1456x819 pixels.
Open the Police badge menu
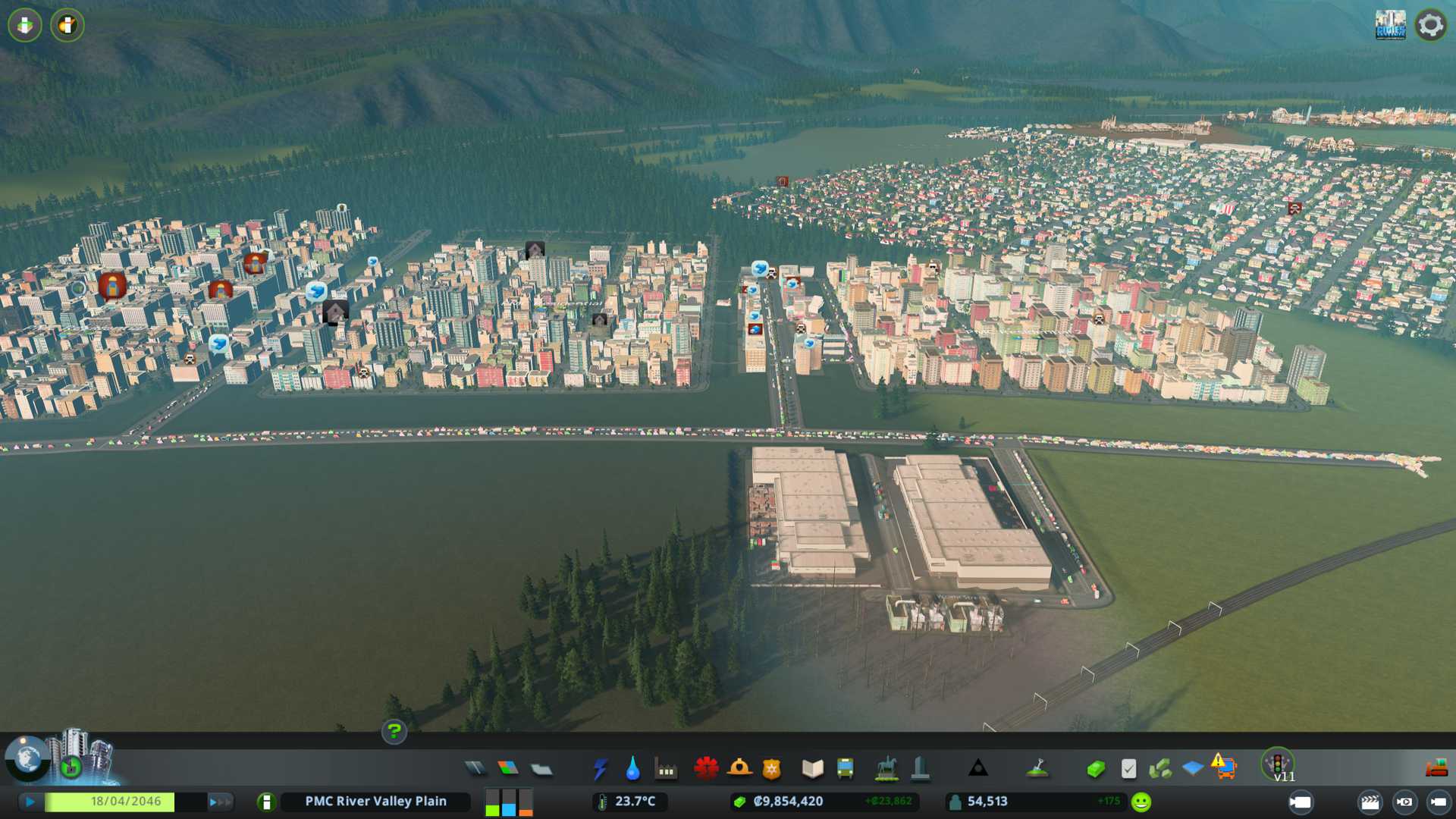[x=772, y=769]
